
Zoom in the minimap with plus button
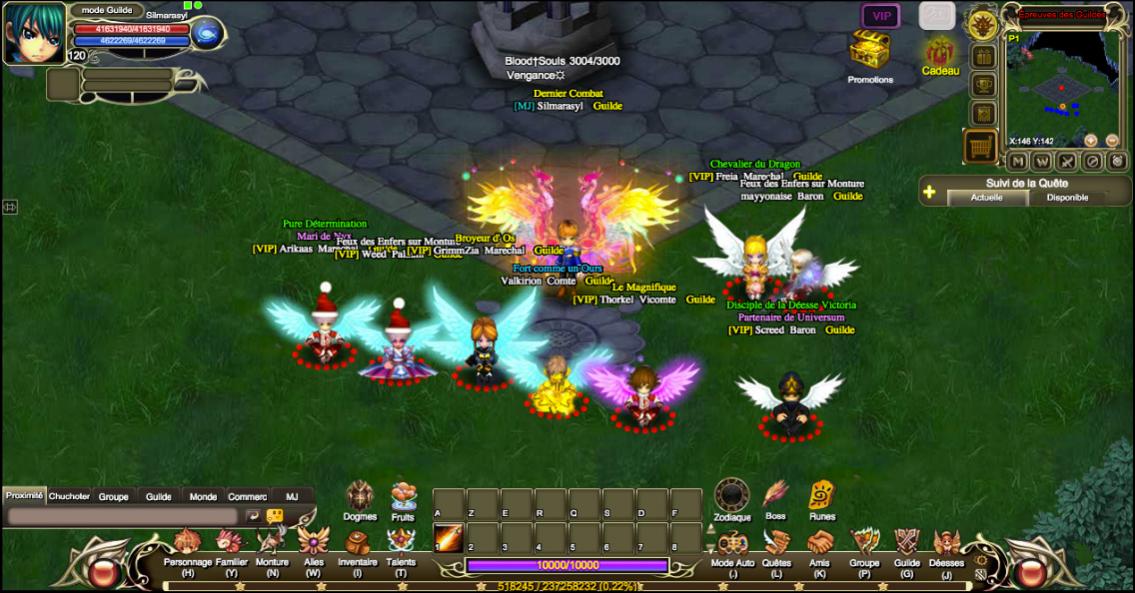click(1090, 141)
